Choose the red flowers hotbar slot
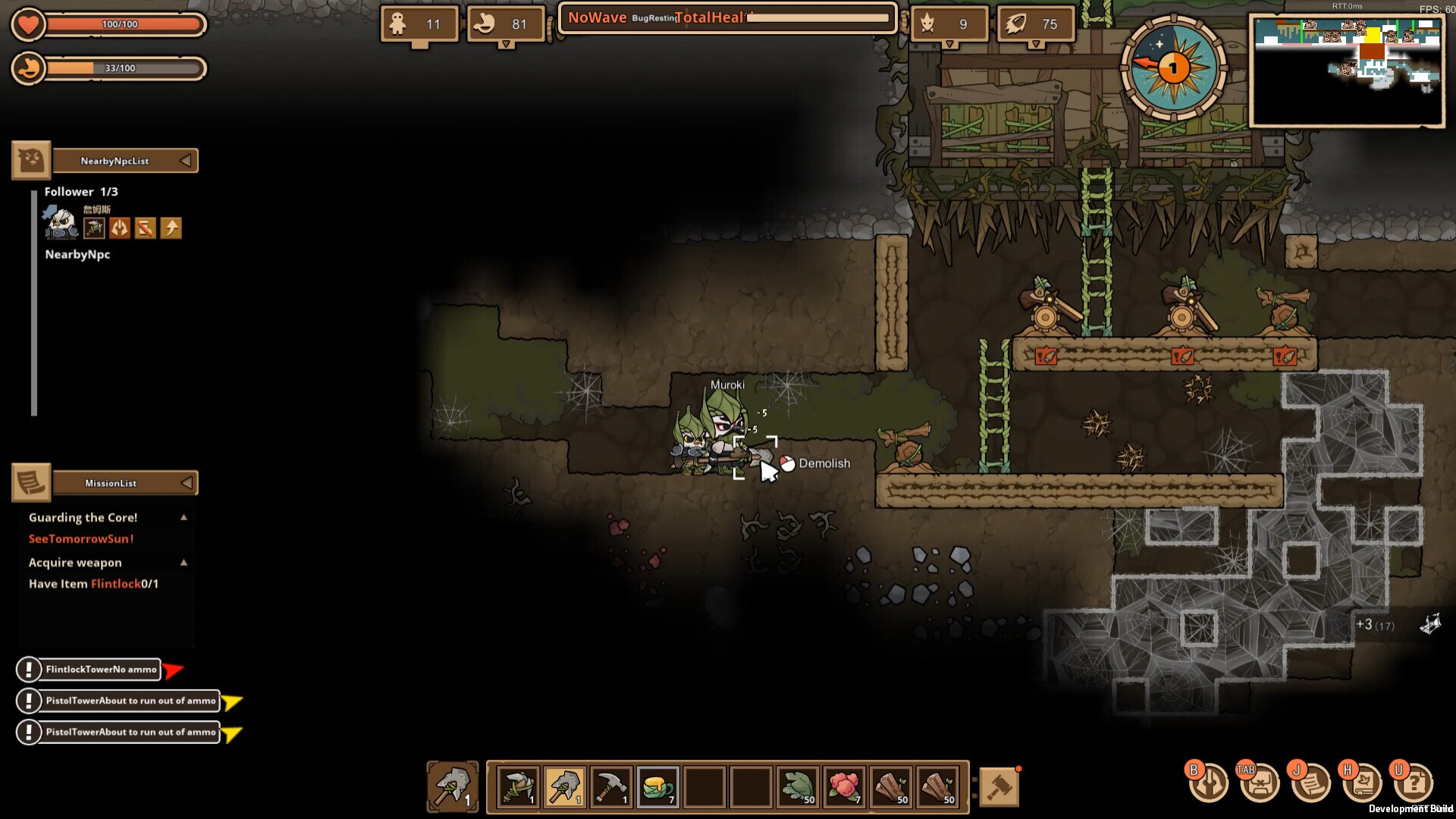This screenshot has height=819, width=1456. click(844, 787)
